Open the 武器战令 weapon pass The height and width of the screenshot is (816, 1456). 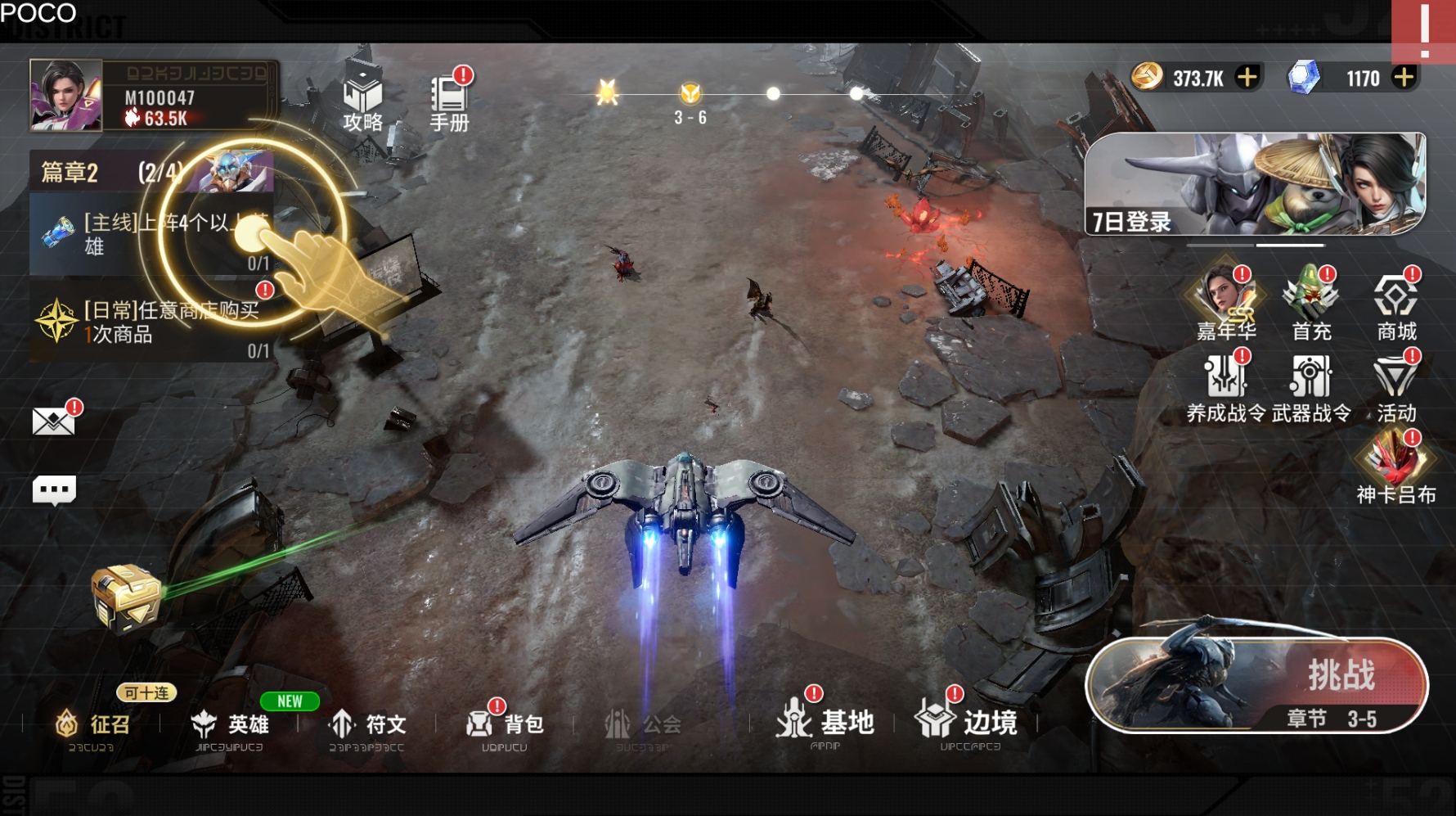(1311, 386)
